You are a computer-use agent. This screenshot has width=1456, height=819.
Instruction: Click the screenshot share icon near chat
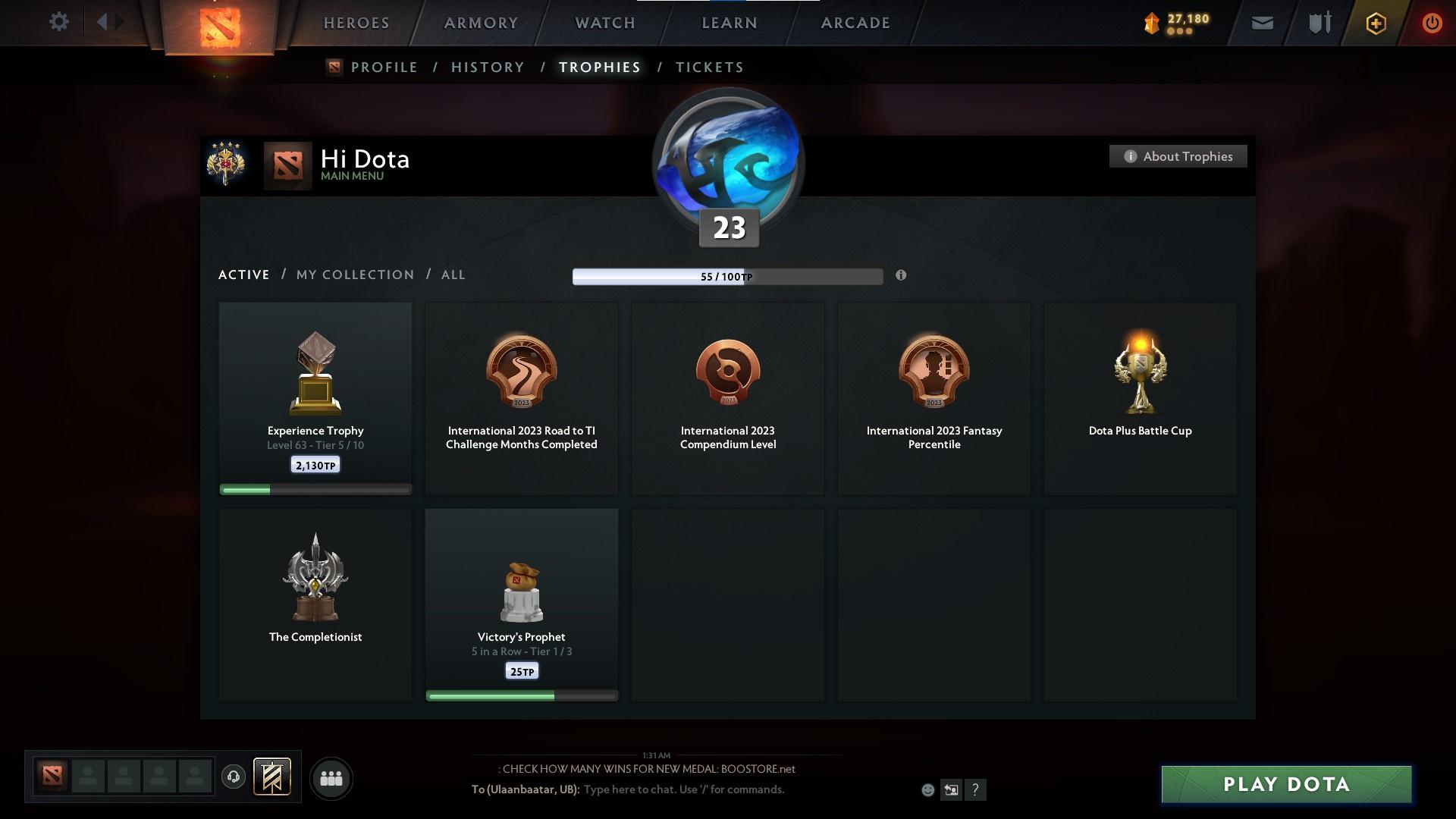[951, 789]
